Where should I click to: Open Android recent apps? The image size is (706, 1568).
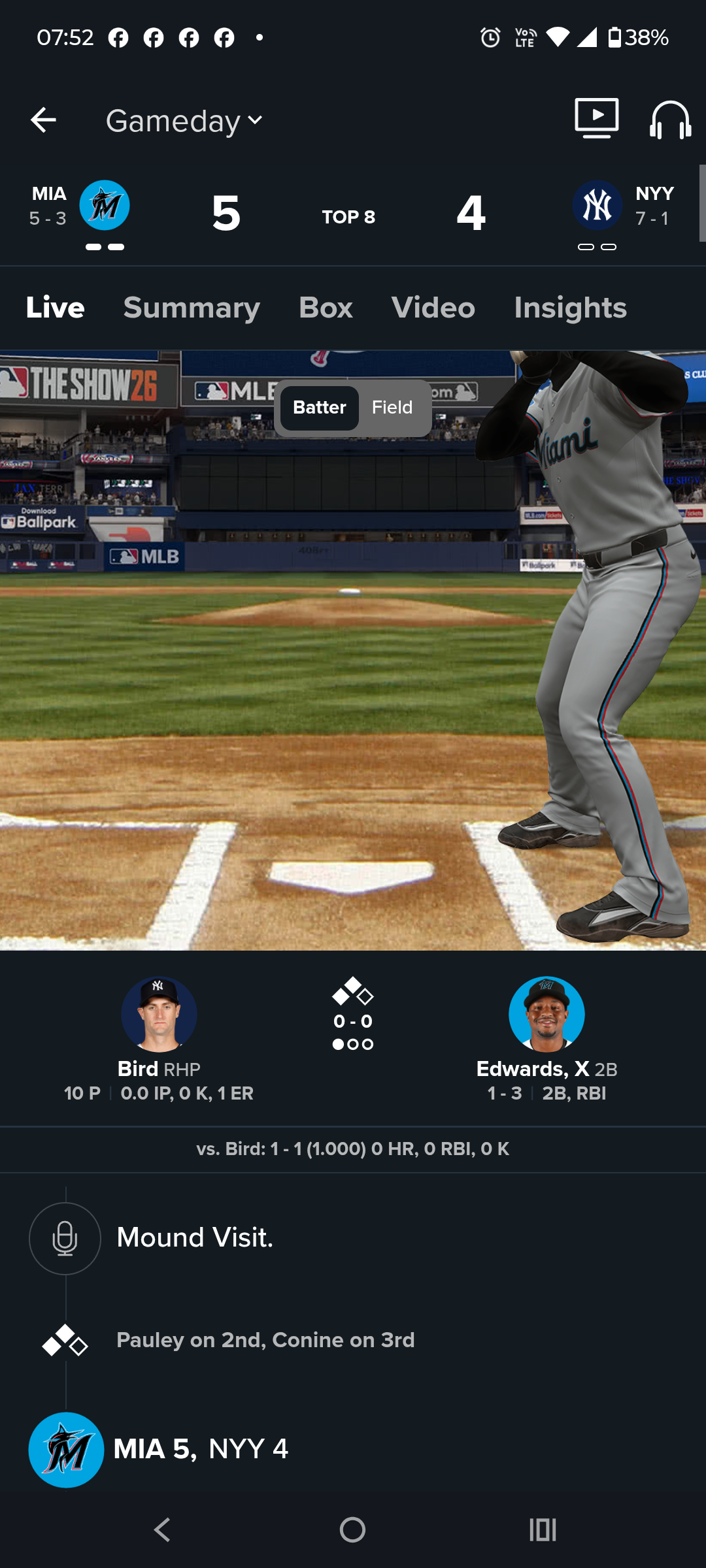coord(543,1529)
